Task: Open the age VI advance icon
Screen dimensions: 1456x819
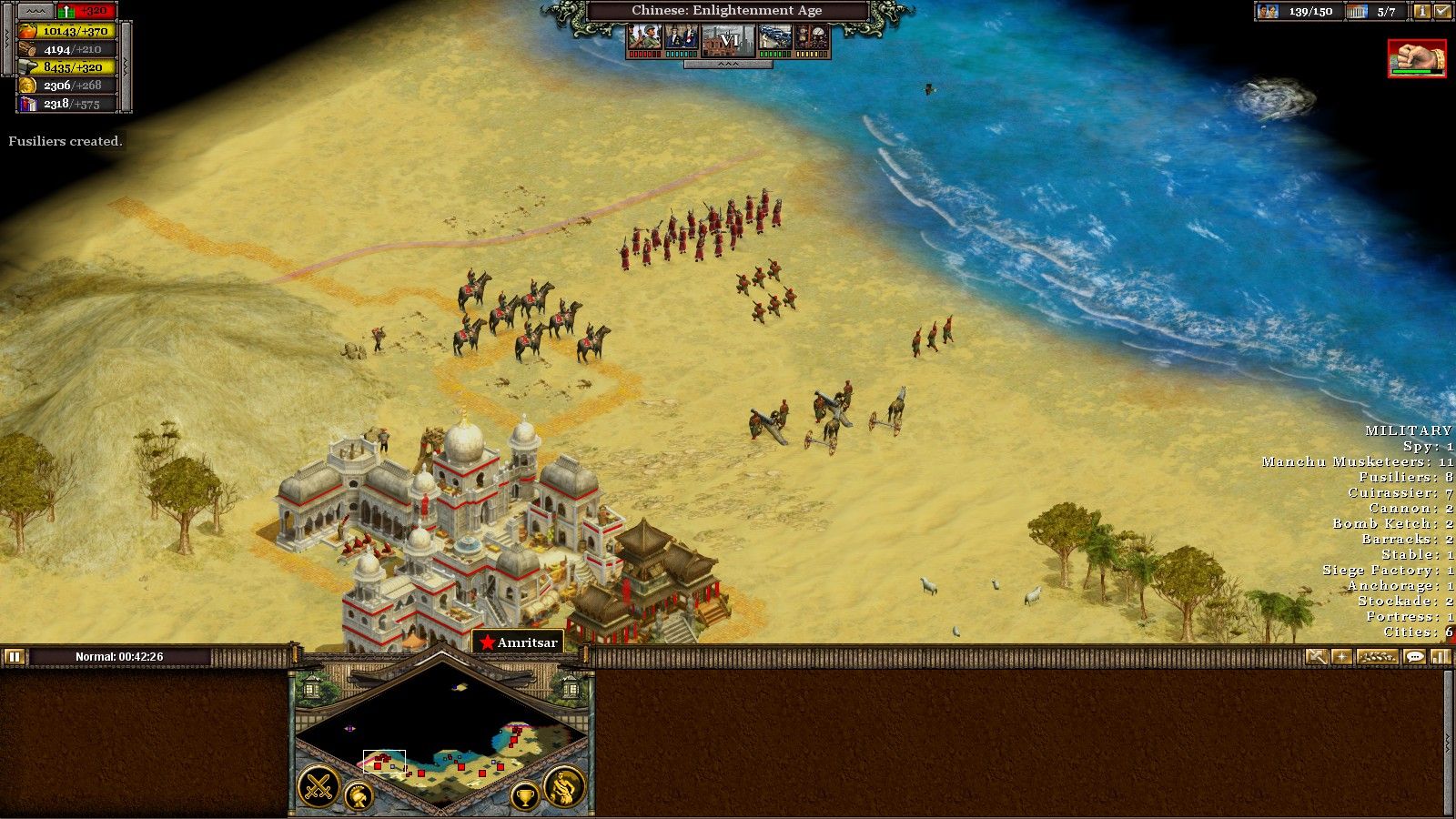Action: coord(729,39)
